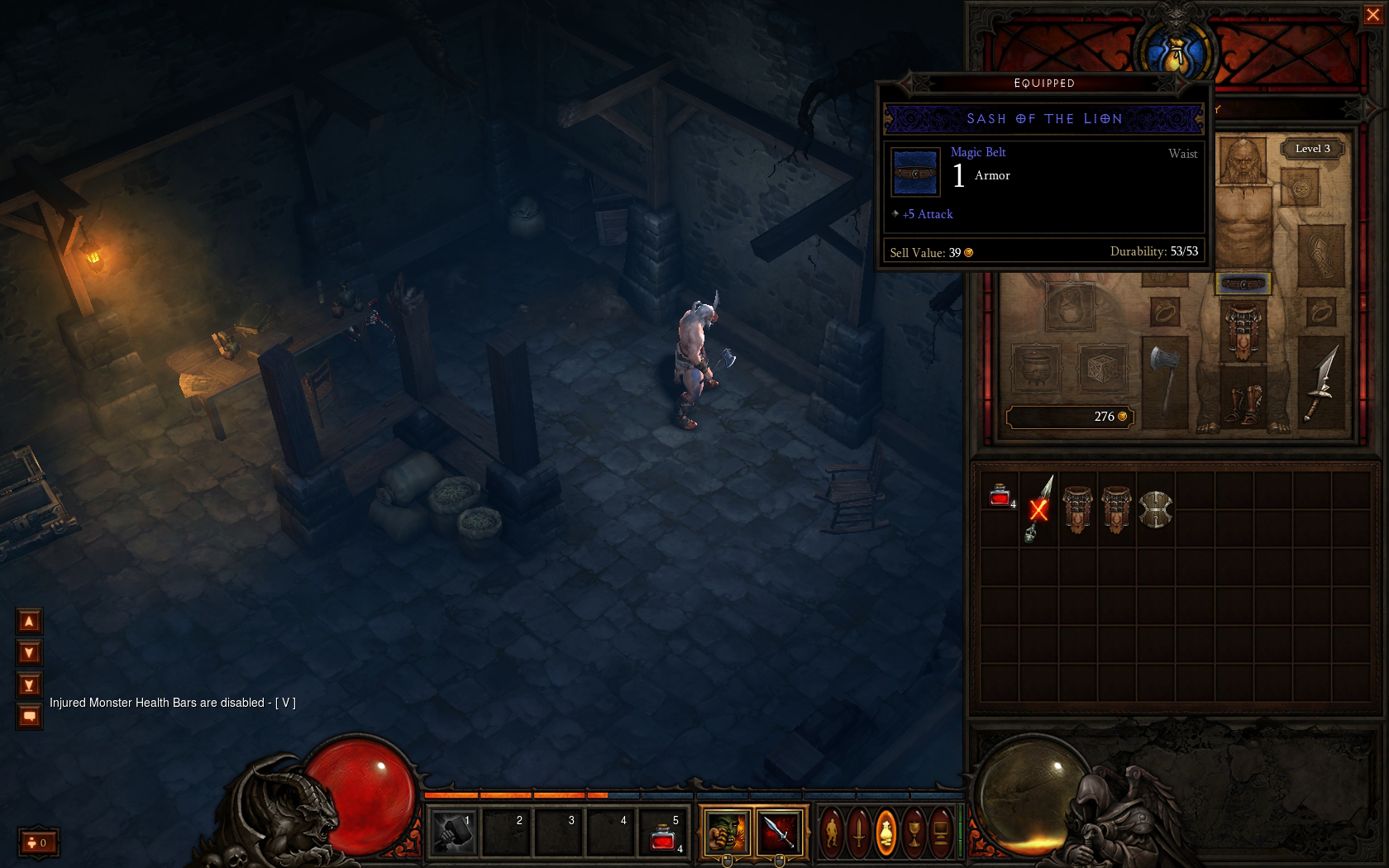This screenshot has height=868, width=1389.
Task: Select the equipped pants in the legs slot
Action: click(1243, 331)
